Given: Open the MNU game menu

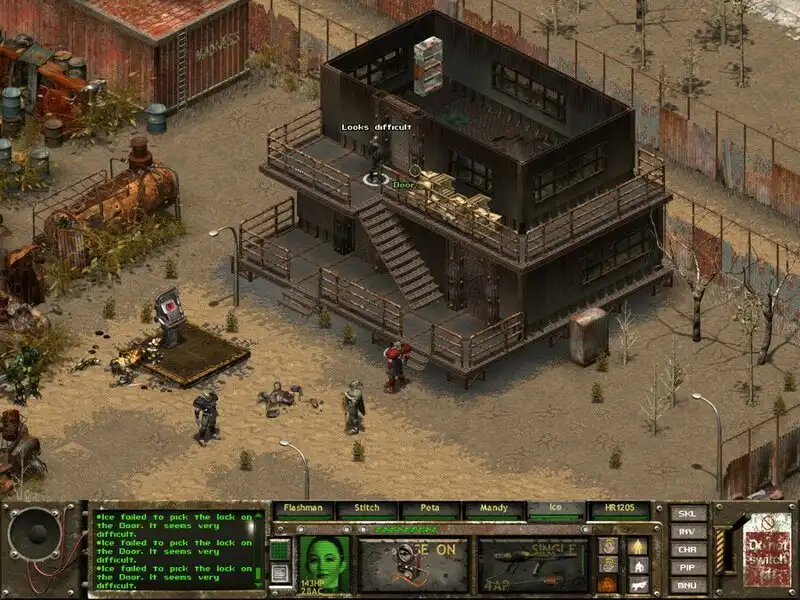Looking at the screenshot, I should coord(687,583).
